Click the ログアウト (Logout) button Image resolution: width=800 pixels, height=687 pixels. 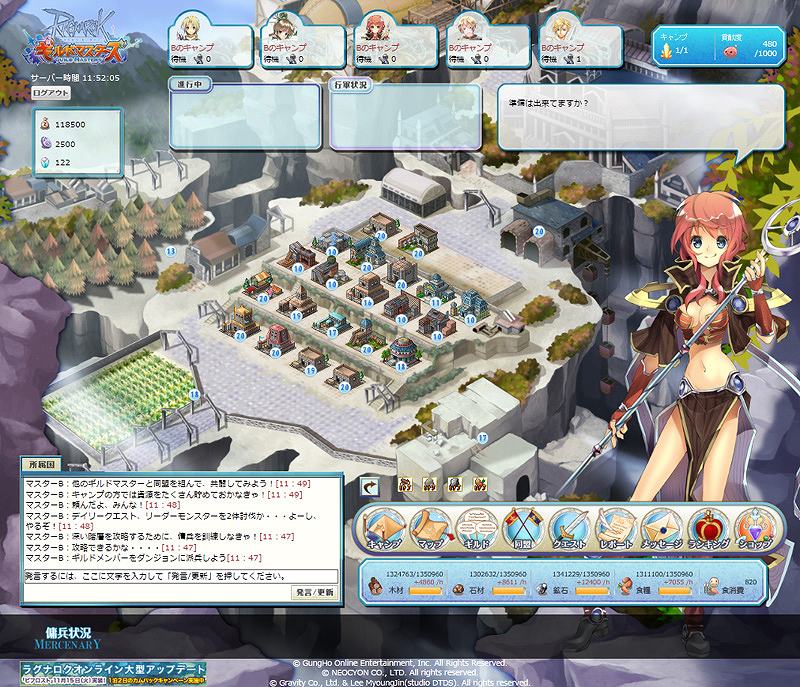(51, 92)
